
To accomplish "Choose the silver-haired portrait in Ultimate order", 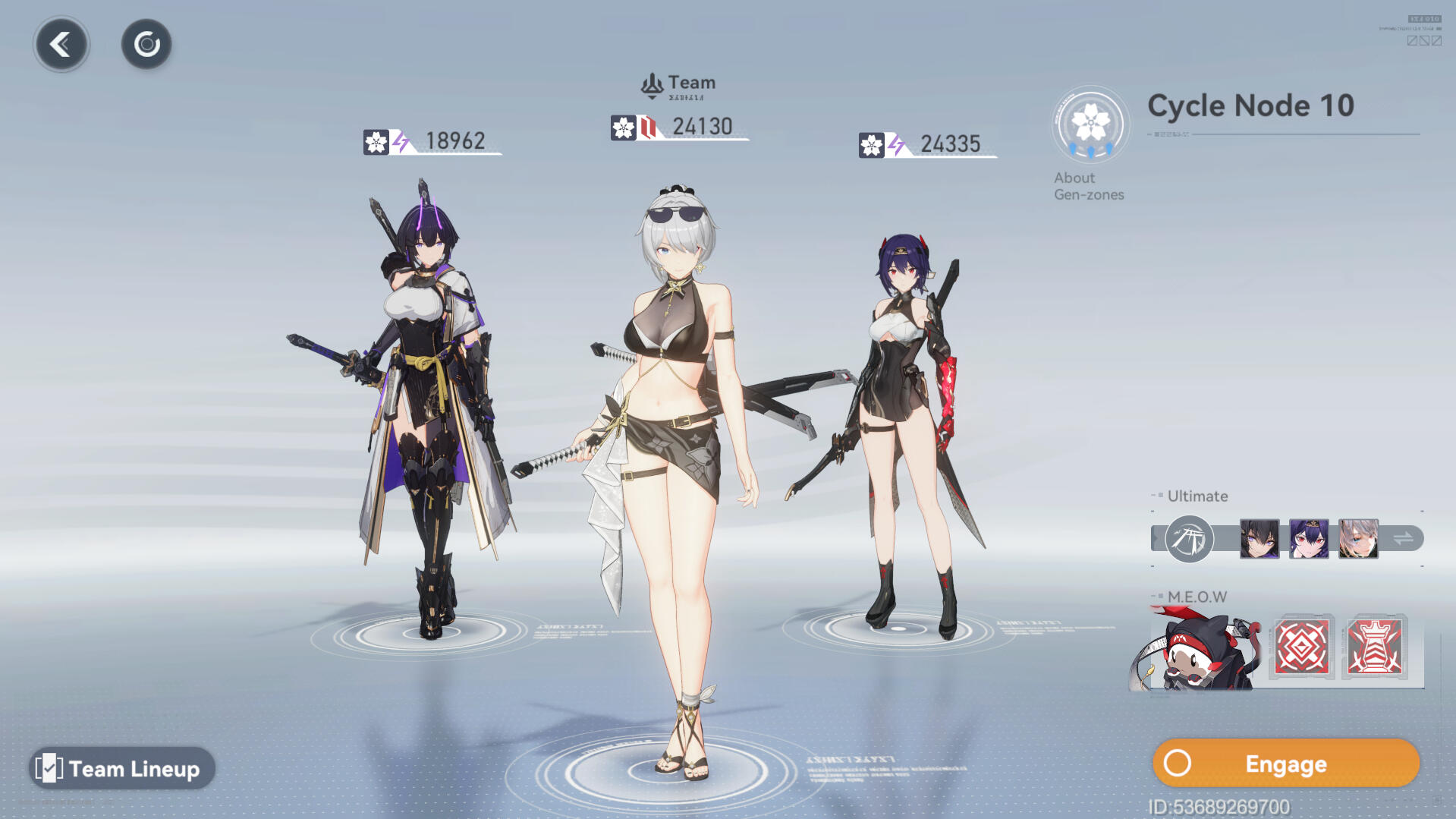I will click(x=1358, y=539).
